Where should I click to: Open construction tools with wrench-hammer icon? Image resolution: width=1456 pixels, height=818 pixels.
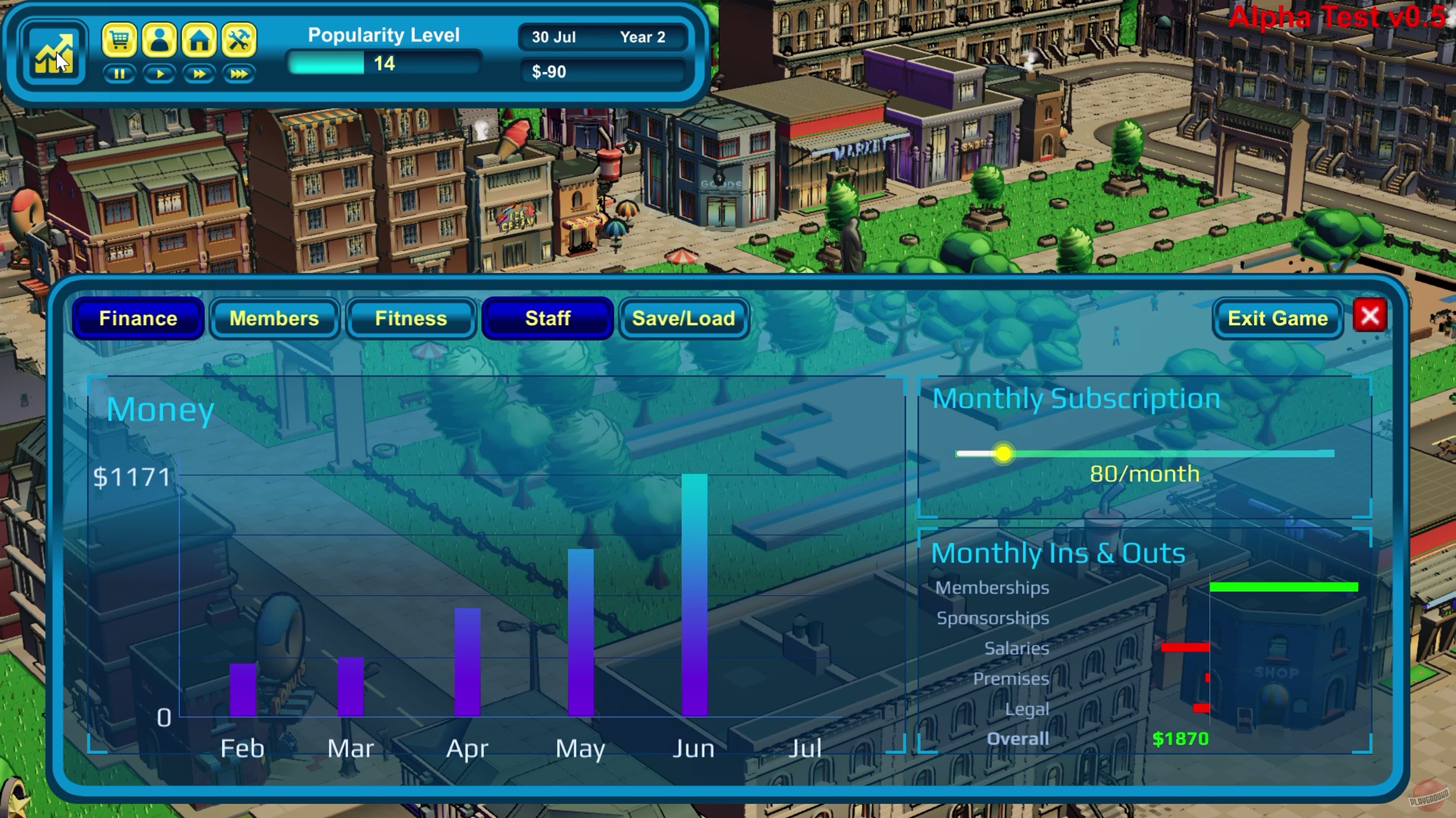[238, 40]
